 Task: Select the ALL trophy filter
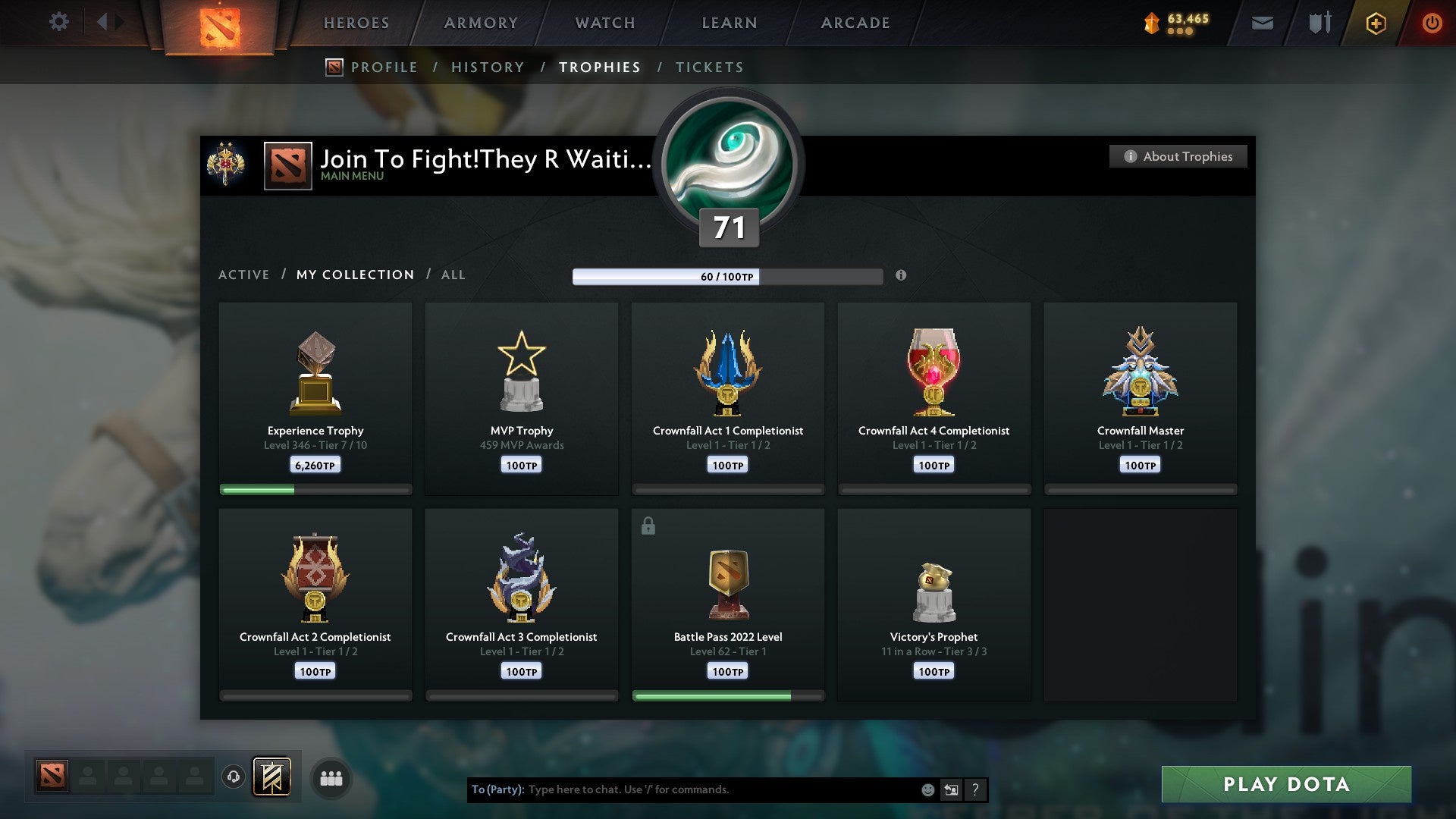(453, 275)
